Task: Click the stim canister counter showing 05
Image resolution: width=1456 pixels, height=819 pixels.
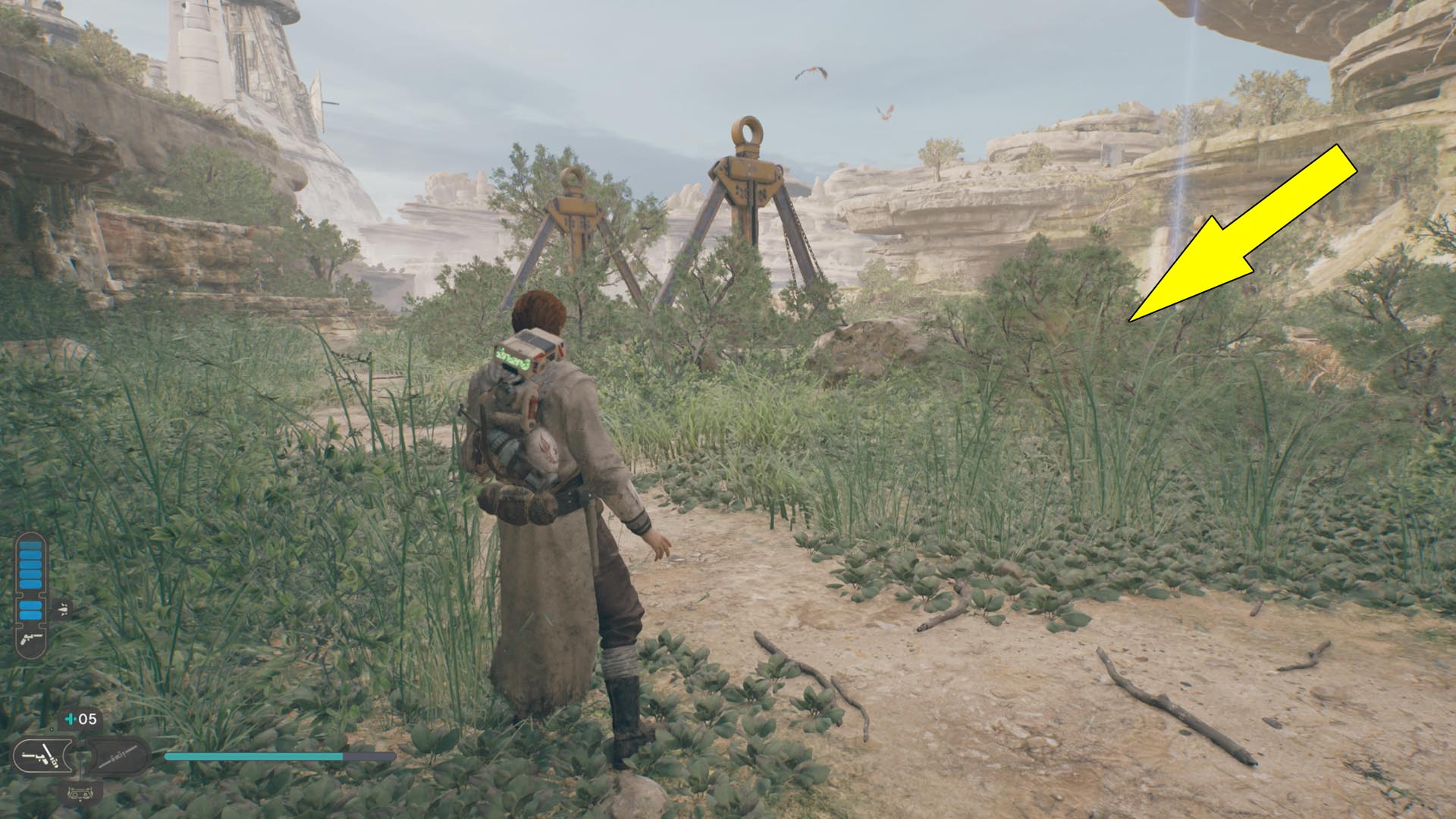Action: pyautogui.click(x=85, y=720)
